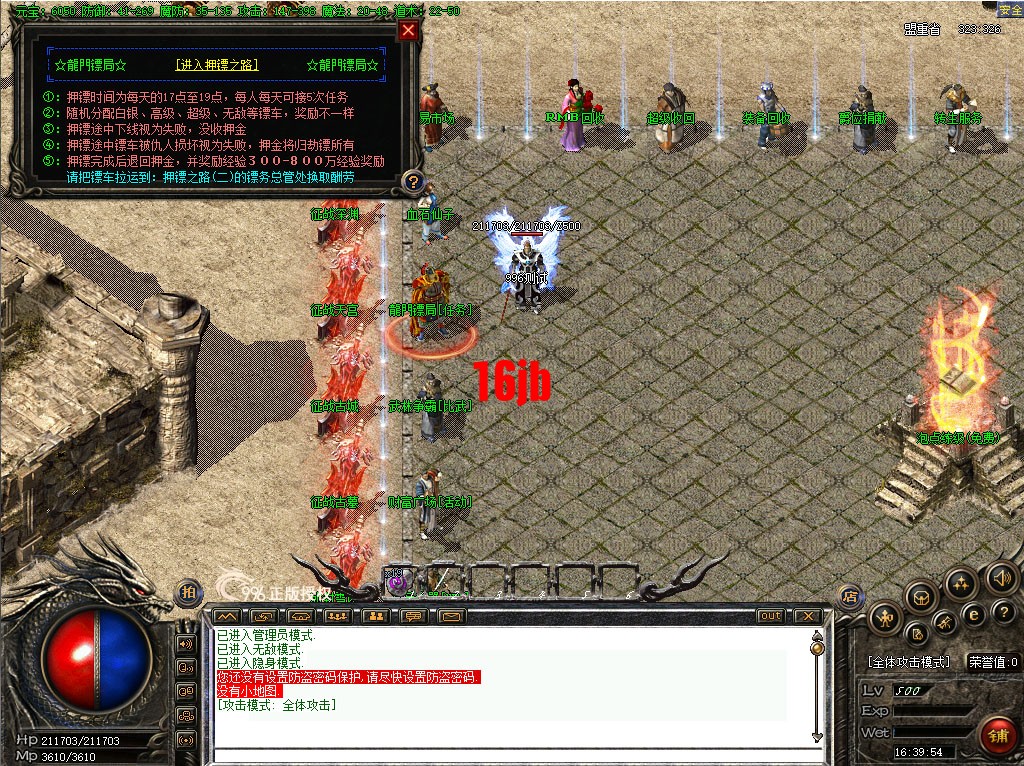
Task: Toggle sound with the speaker icon
Action: (x=1001, y=577)
